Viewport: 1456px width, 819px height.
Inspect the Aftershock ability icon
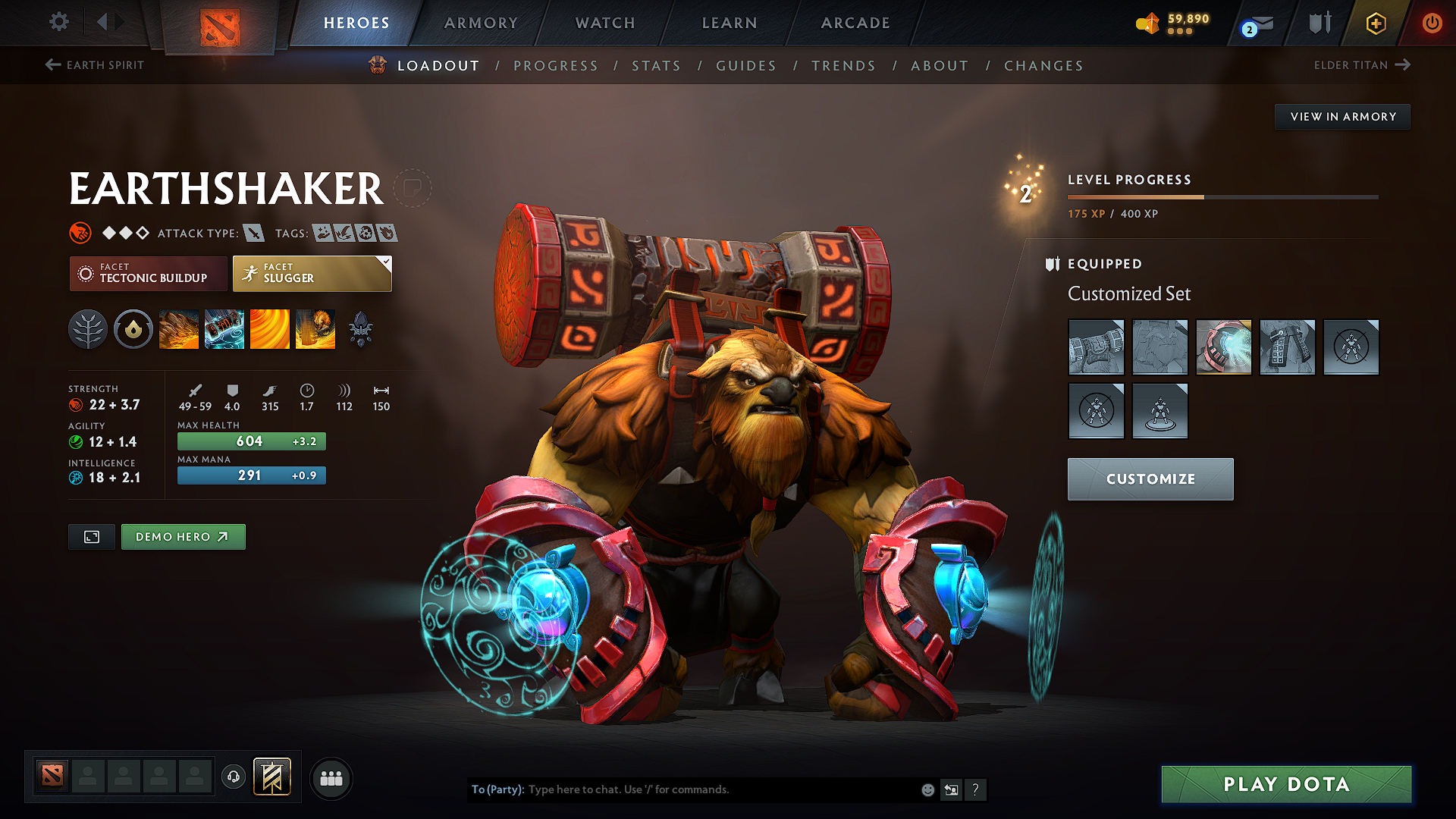tap(270, 328)
